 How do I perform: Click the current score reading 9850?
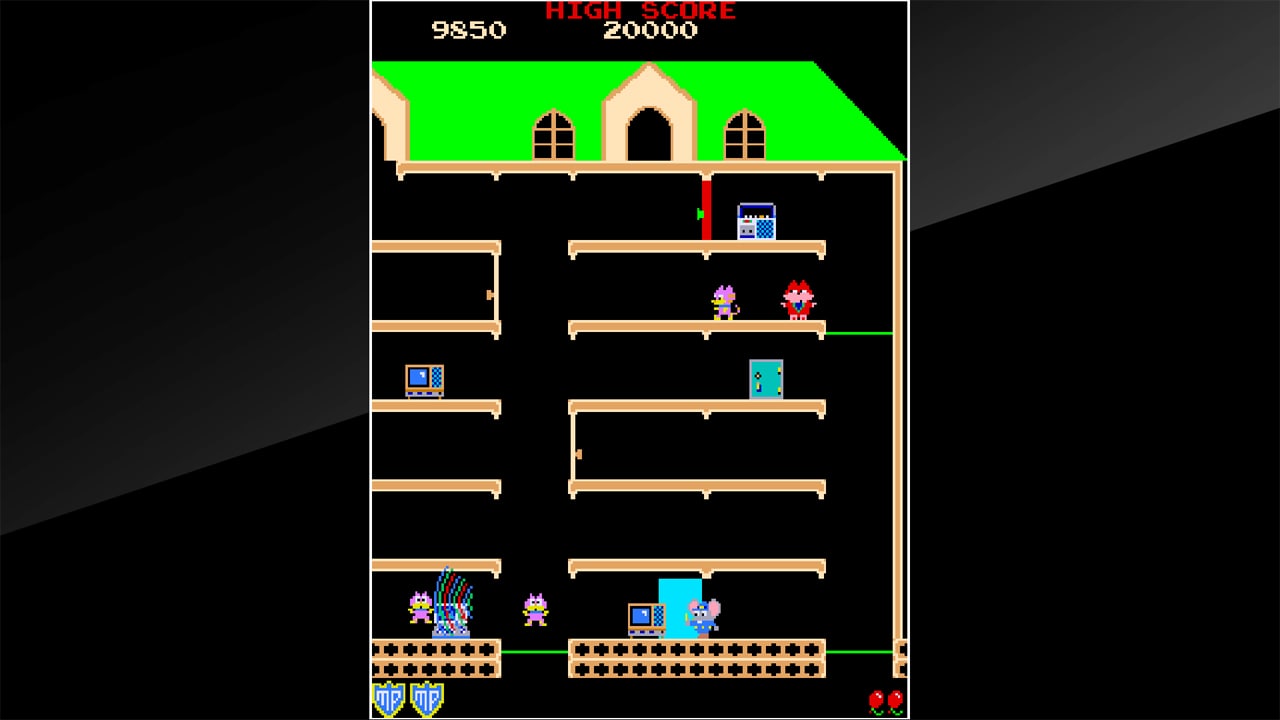pos(470,30)
